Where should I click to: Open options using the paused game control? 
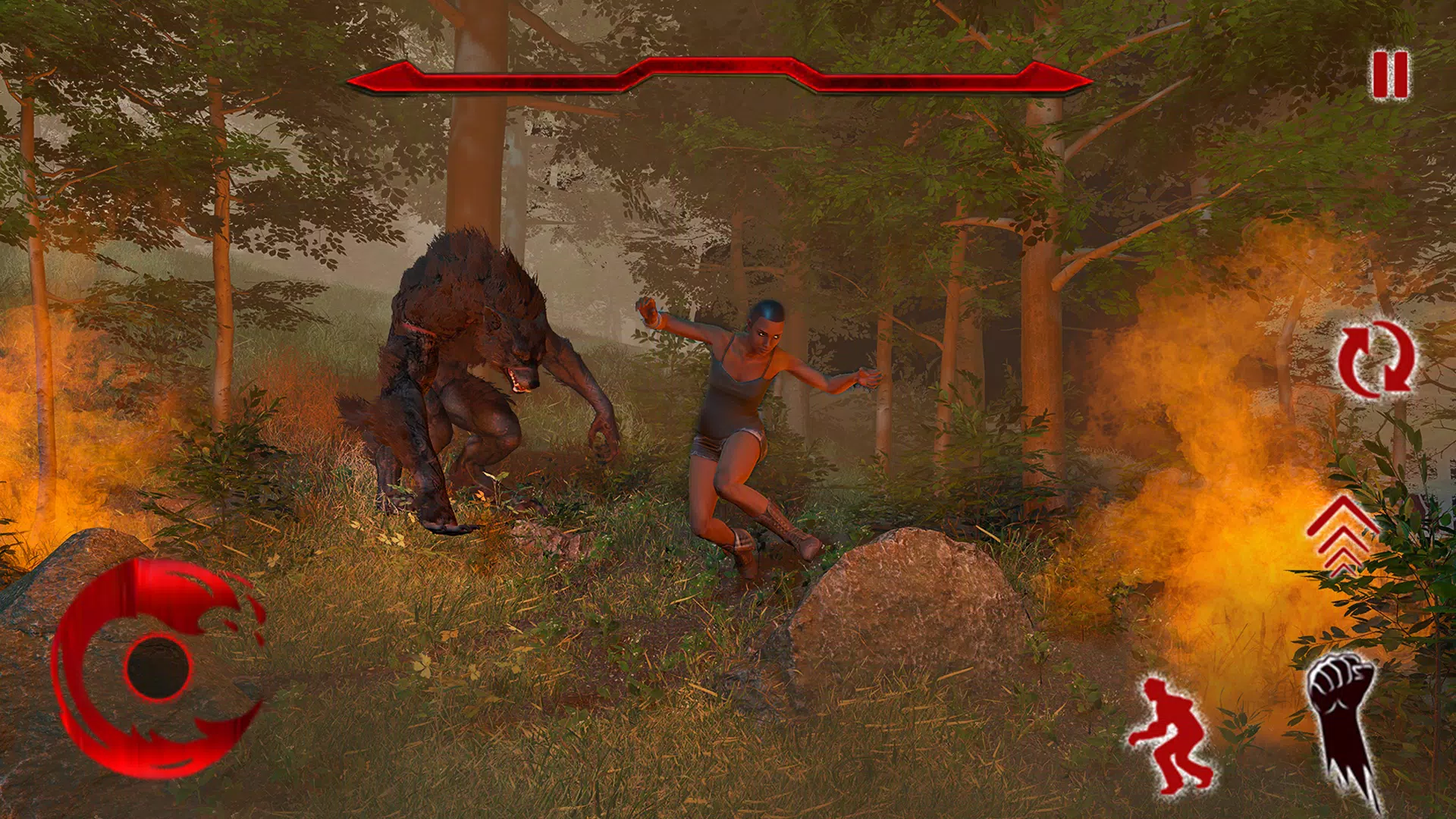point(1389,76)
